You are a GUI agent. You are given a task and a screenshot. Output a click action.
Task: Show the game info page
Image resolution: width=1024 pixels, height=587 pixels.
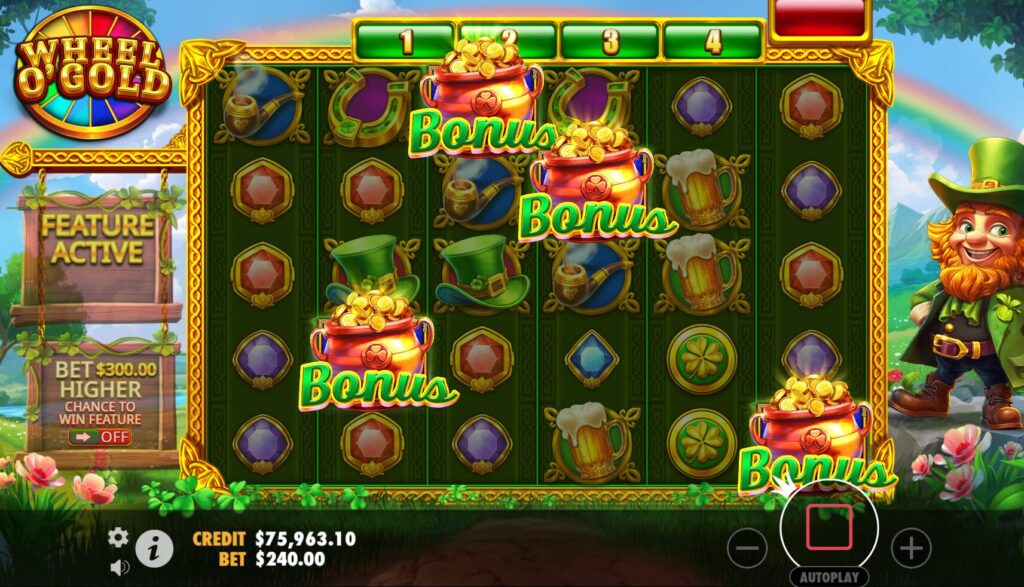(x=153, y=547)
